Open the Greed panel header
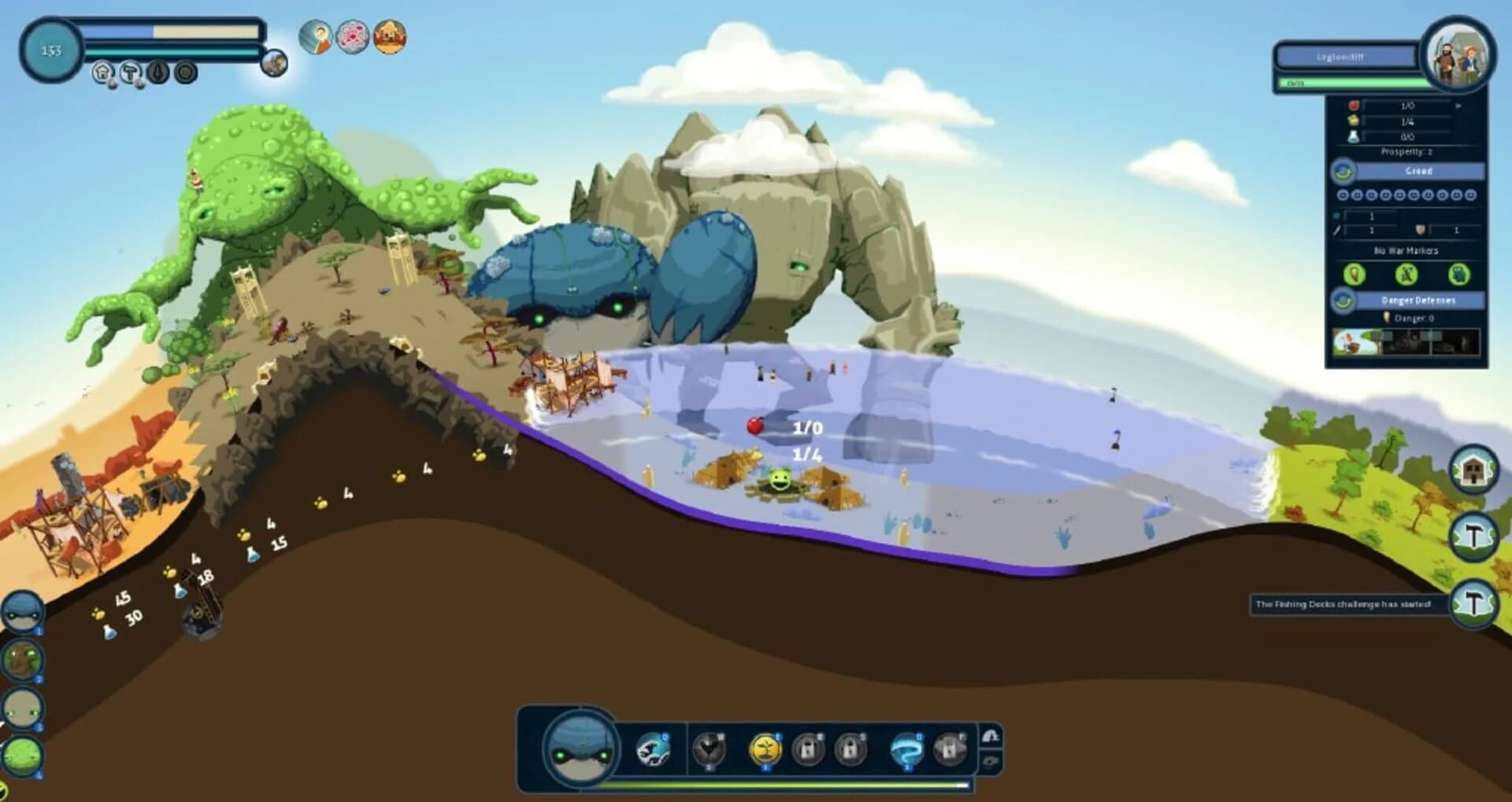The image size is (1512, 802). 1419,171
